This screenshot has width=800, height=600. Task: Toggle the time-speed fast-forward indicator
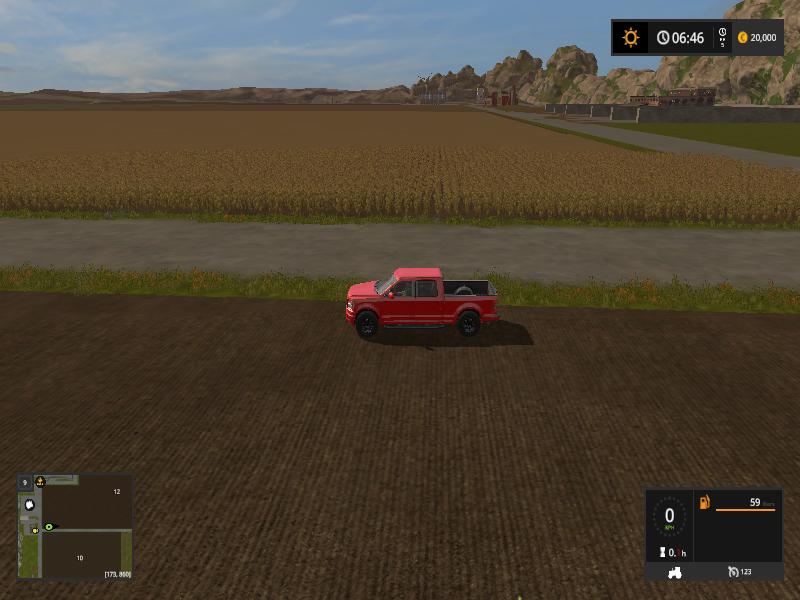click(722, 38)
